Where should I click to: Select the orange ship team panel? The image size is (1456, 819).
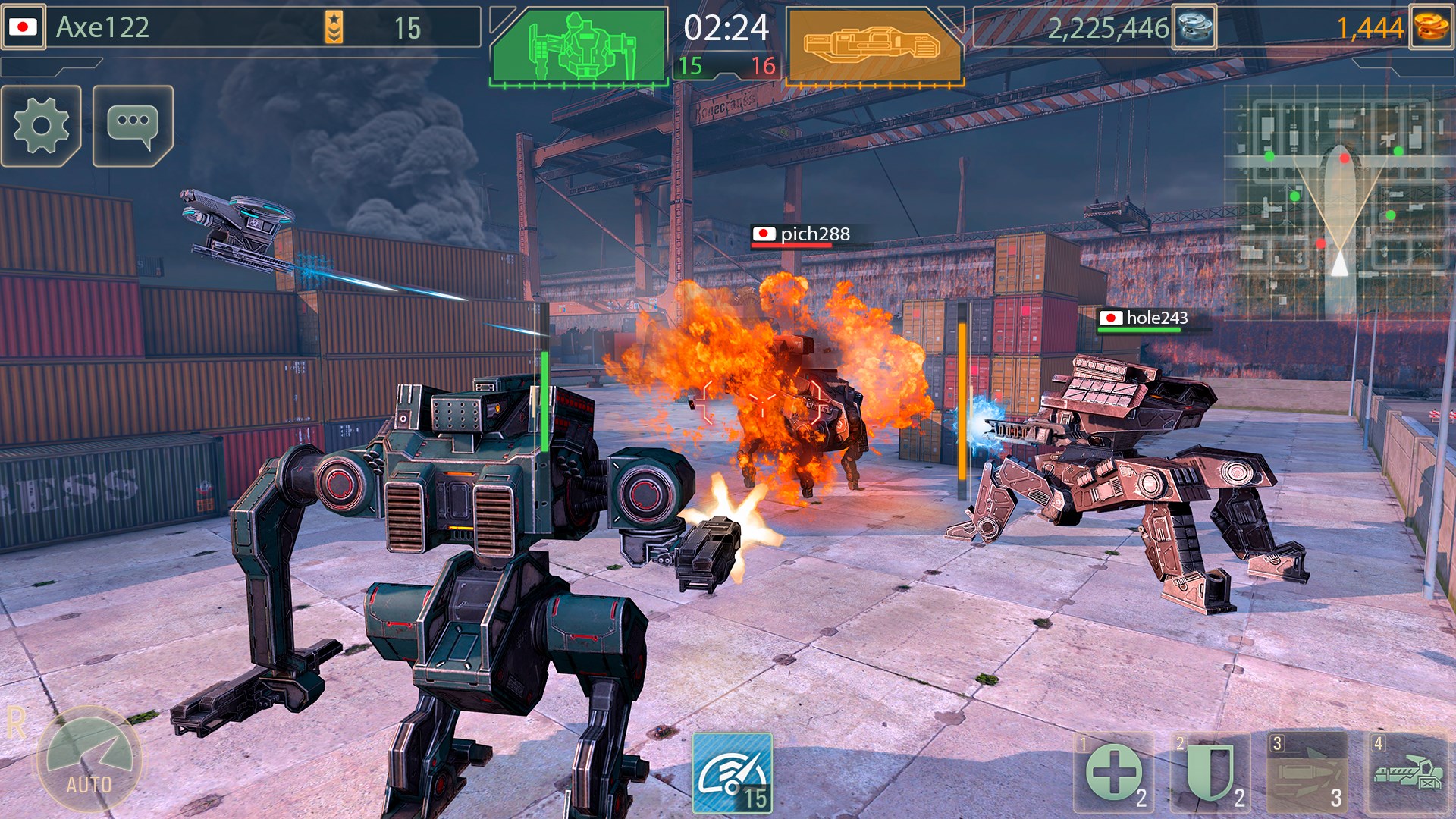(874, 45)
